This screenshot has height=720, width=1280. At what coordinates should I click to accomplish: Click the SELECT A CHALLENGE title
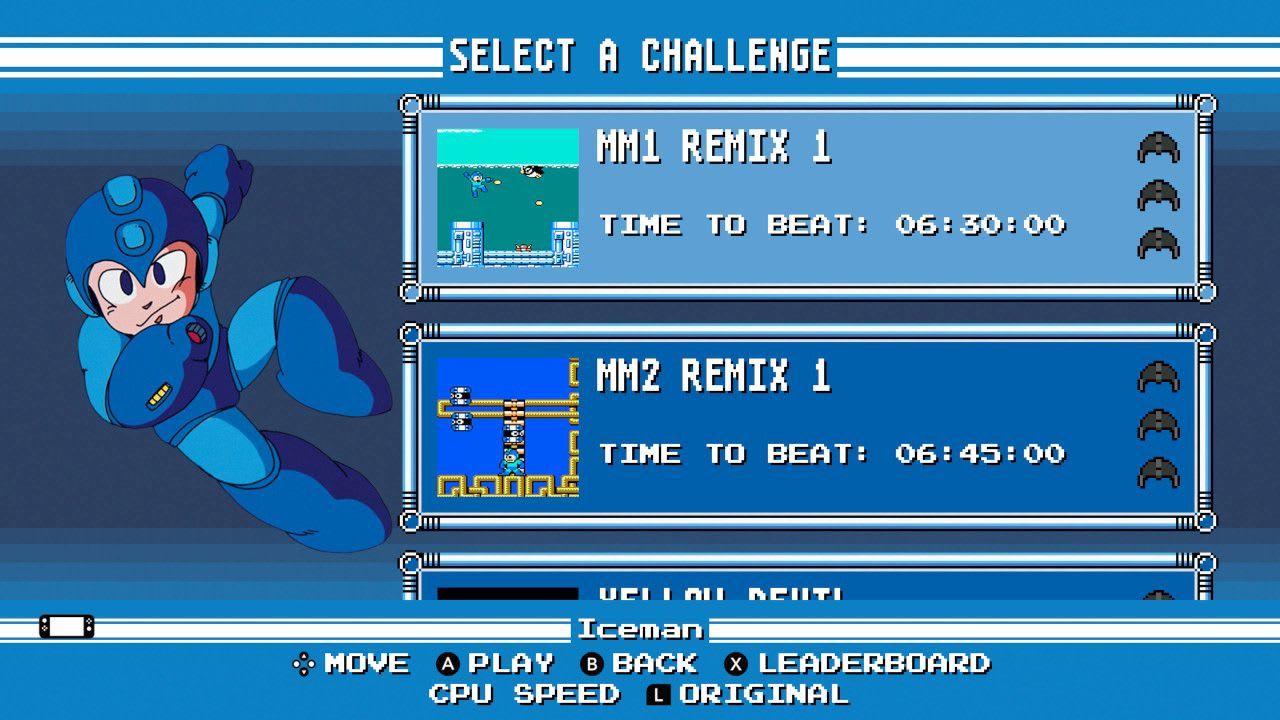[640, 55]
